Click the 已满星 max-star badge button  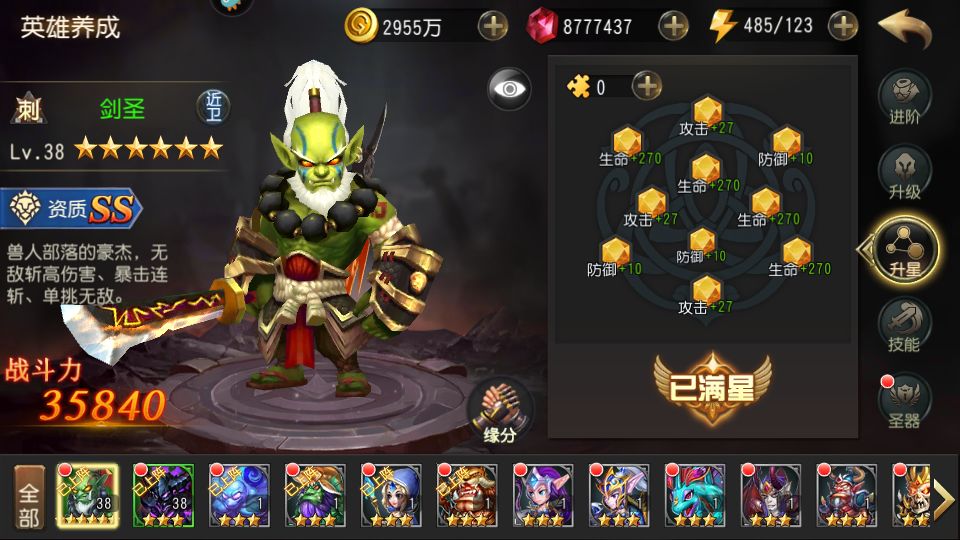coord(712,387)
